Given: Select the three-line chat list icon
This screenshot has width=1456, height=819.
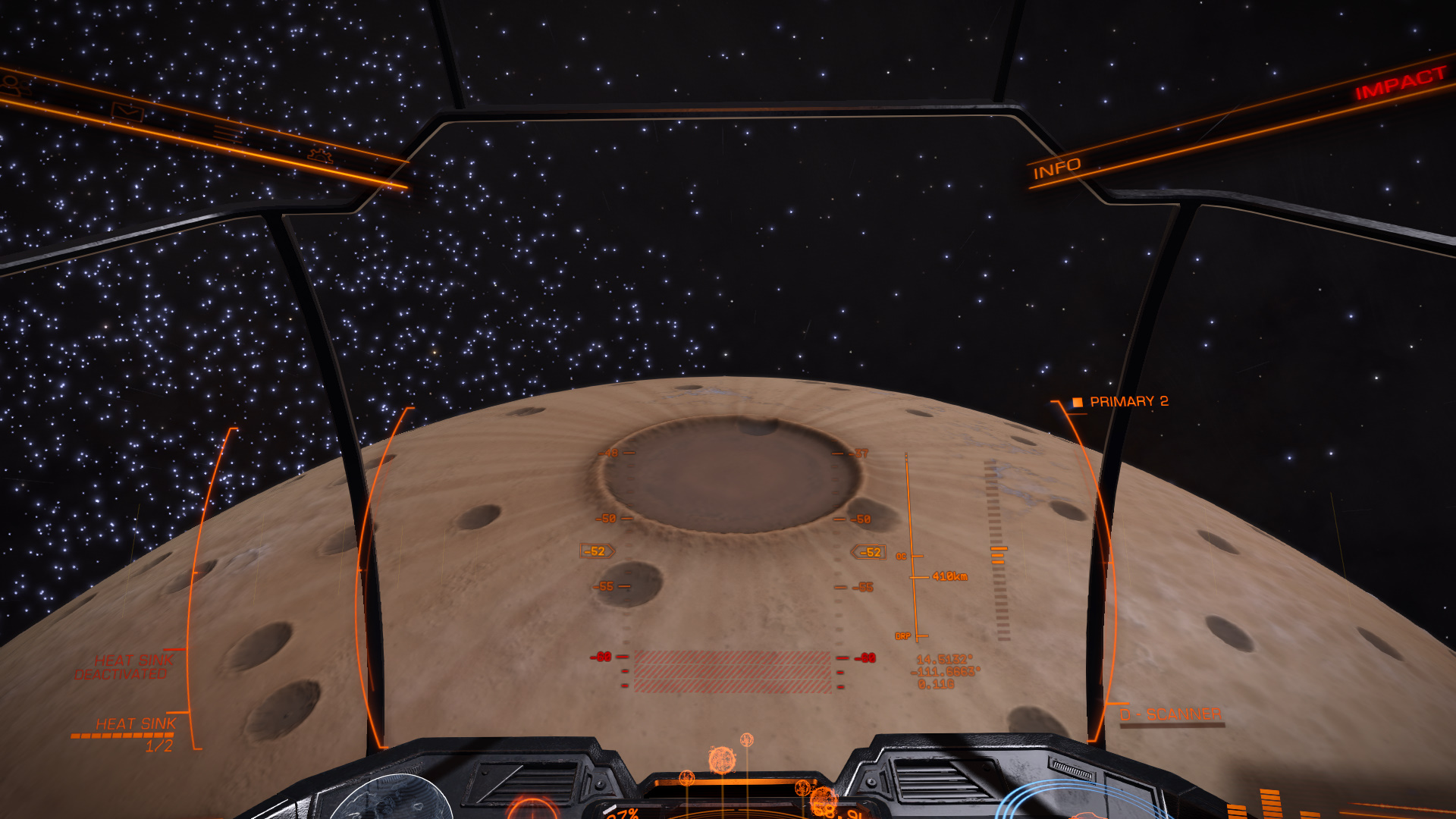Looking at the screenshot, I should point(227,135).
